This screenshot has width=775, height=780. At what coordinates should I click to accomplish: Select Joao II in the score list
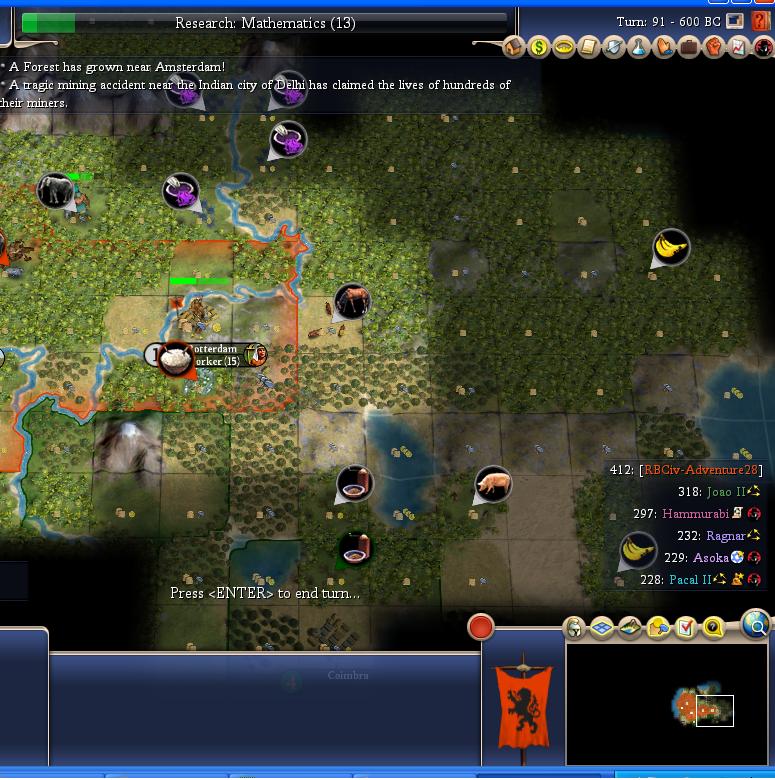[724, 492]
